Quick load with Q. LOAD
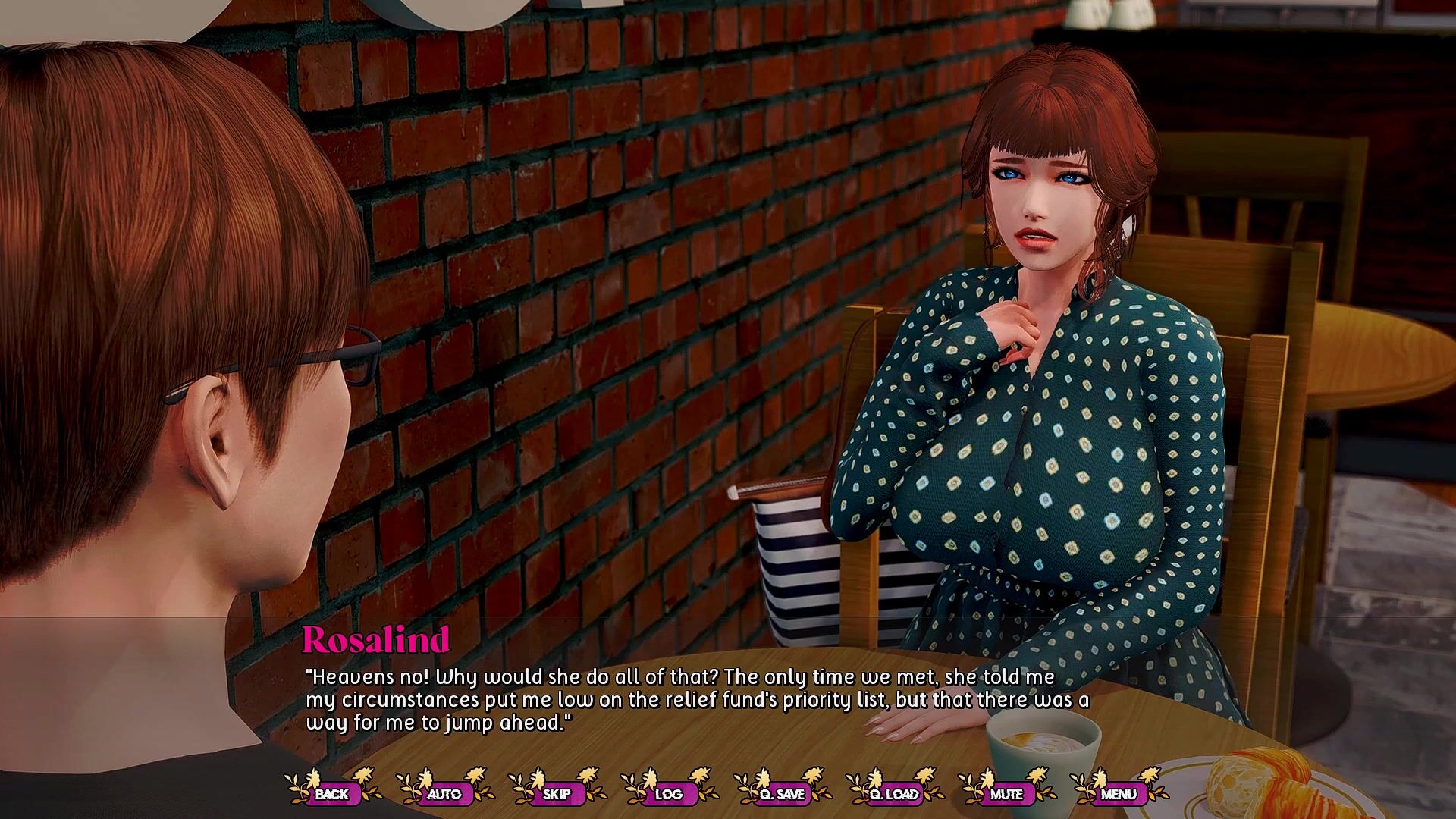Viewport: 1456px width, 819px height. [x=894, y=794]
